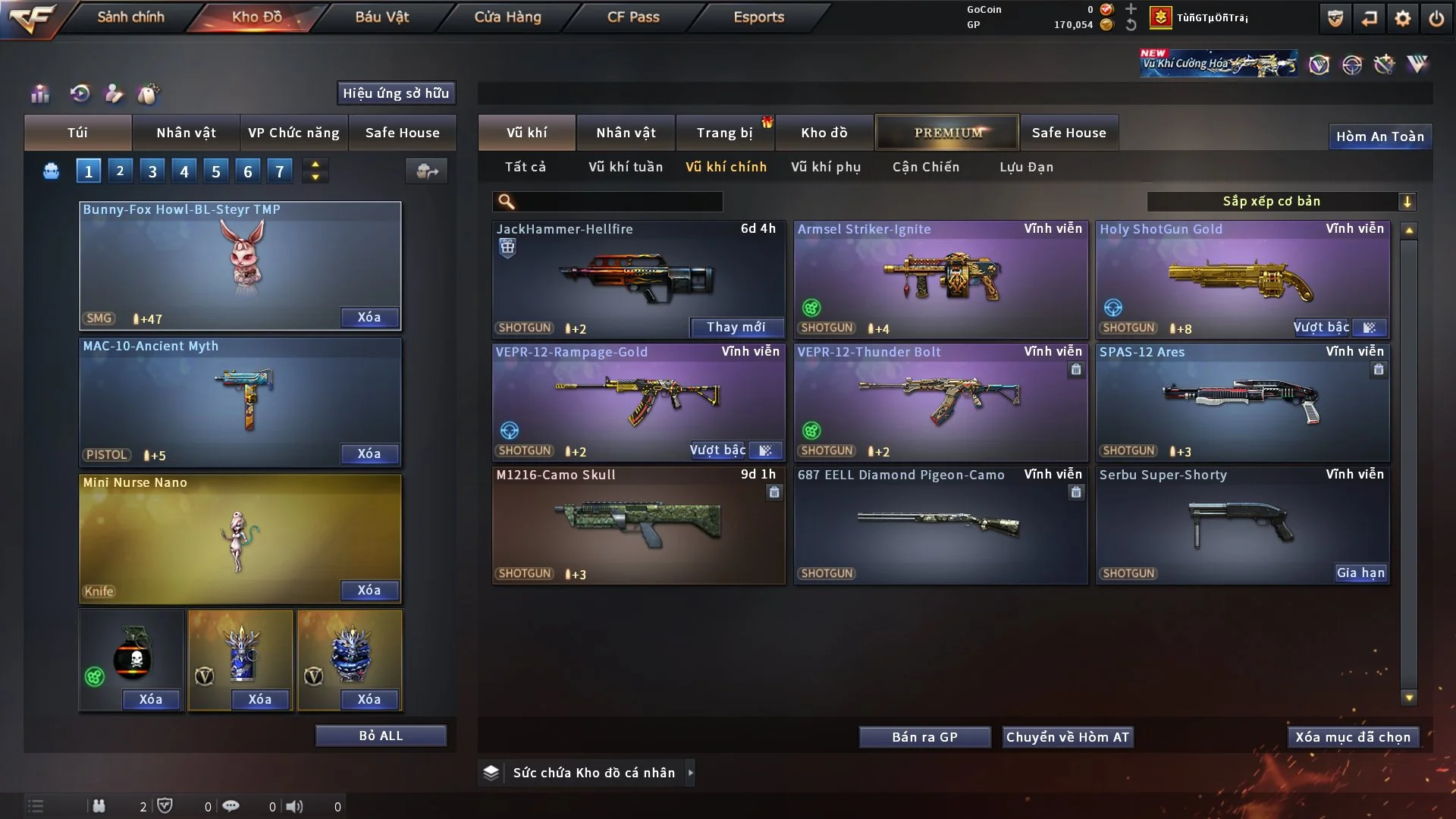The width and height of the screenshot is (1456, 819).
Task: Remove the MAC-10-Ancient Myth with Xóa
Action: coord(369,453)
